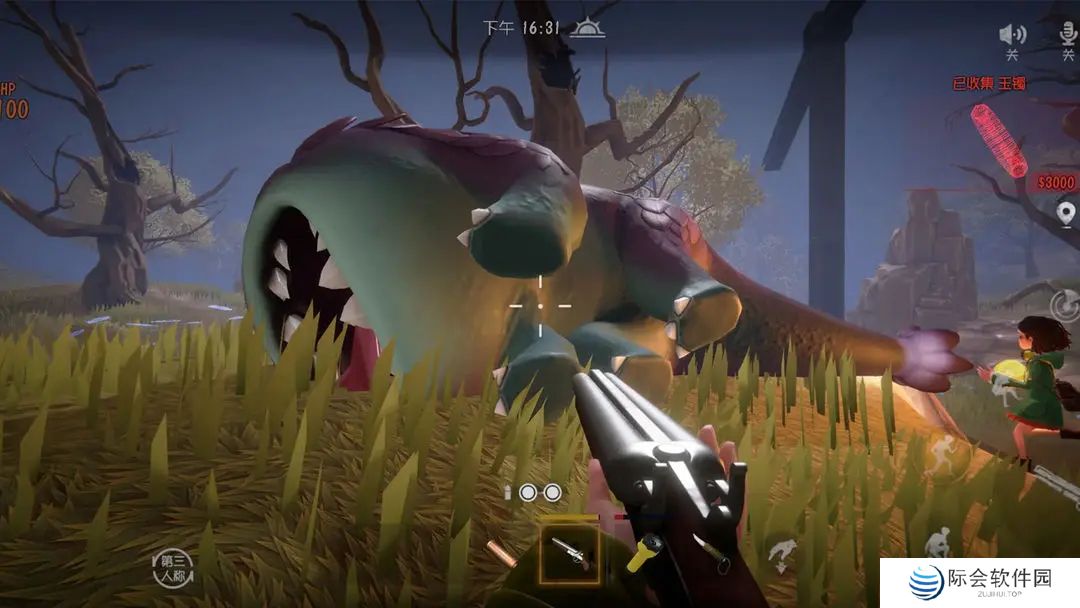Select the yellow flashlight item
Image resolution: width=1080 pixels, height=608 pixels.
click(x=644, y=552)
